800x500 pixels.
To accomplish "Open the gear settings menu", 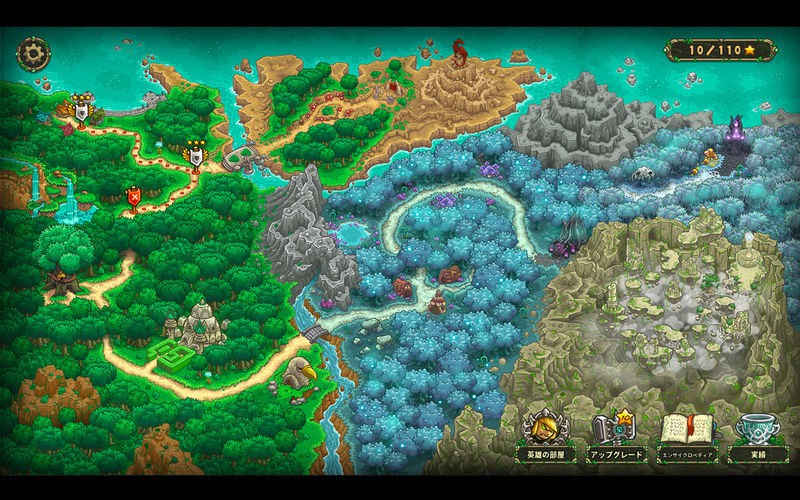I will (x=33, y=51).
